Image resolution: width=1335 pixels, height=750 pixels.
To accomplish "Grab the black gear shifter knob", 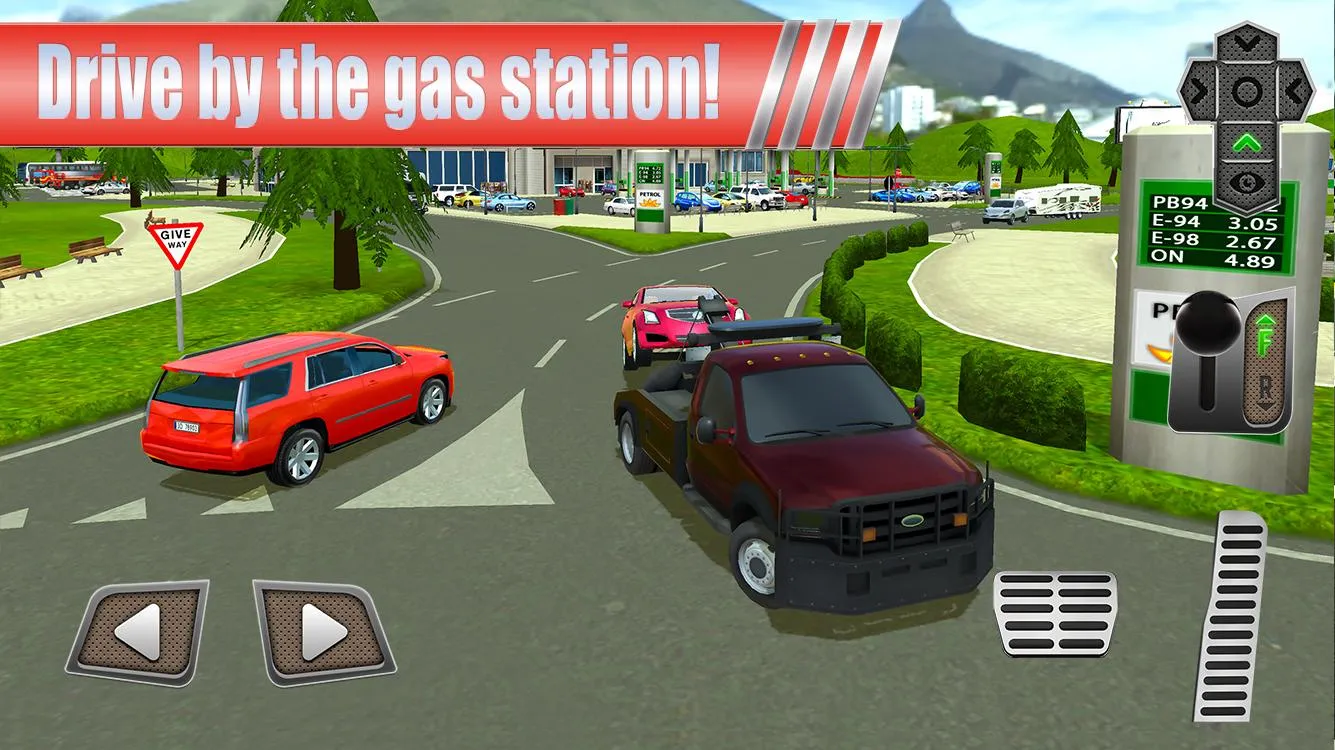I will [1208, 325].
